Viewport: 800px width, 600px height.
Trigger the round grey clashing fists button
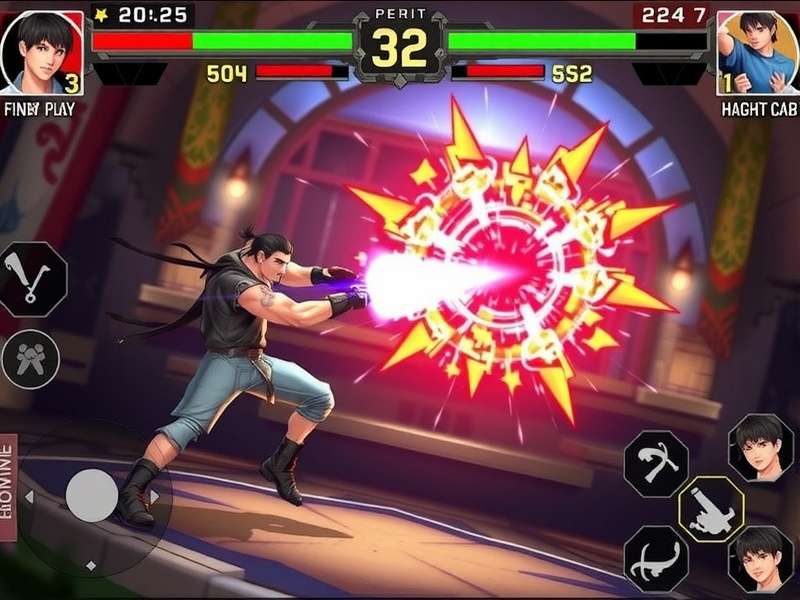(31, 358)
